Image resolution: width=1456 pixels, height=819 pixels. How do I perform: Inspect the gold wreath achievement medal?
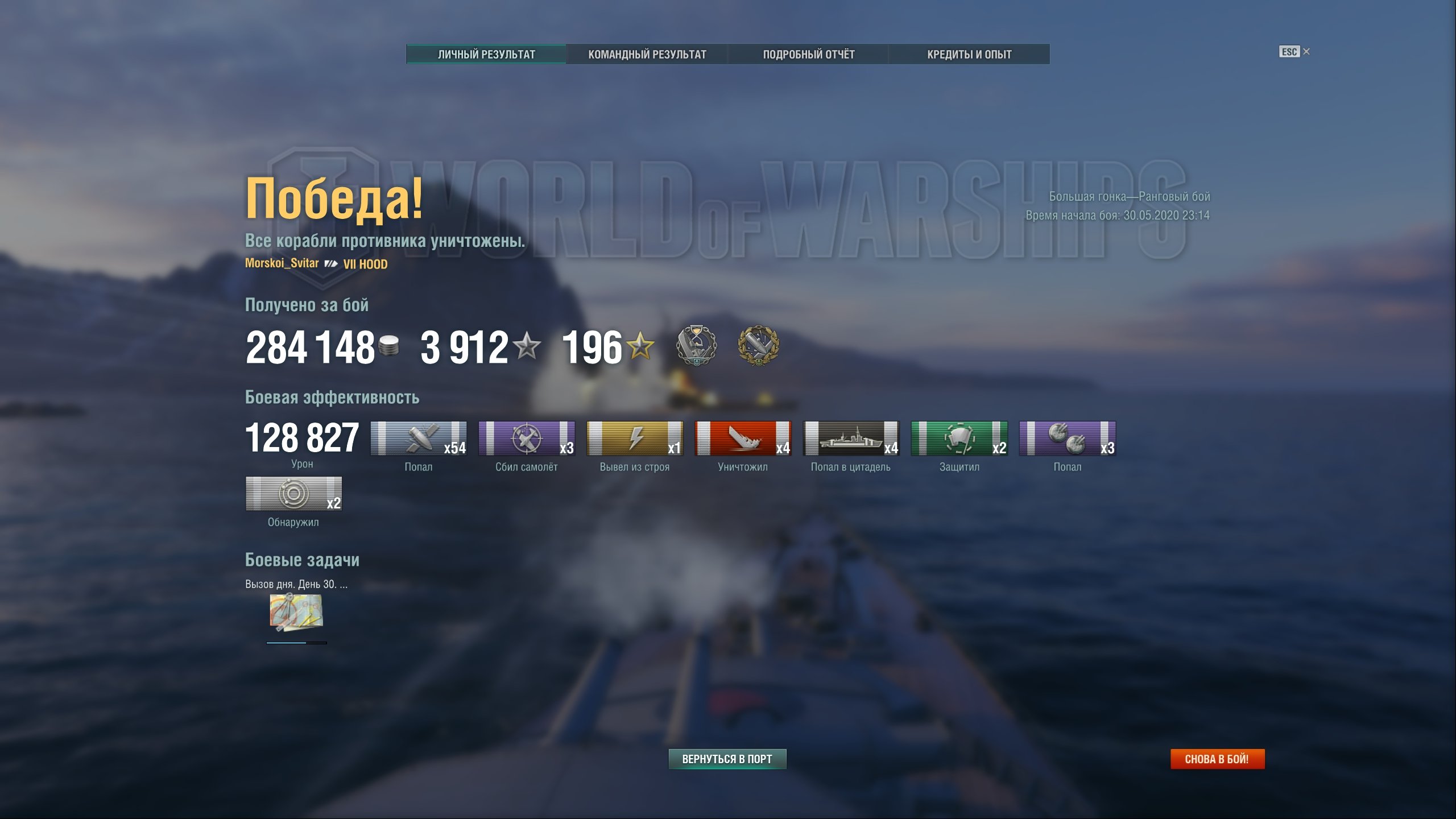pyautogui.click(x=758, y=345)
